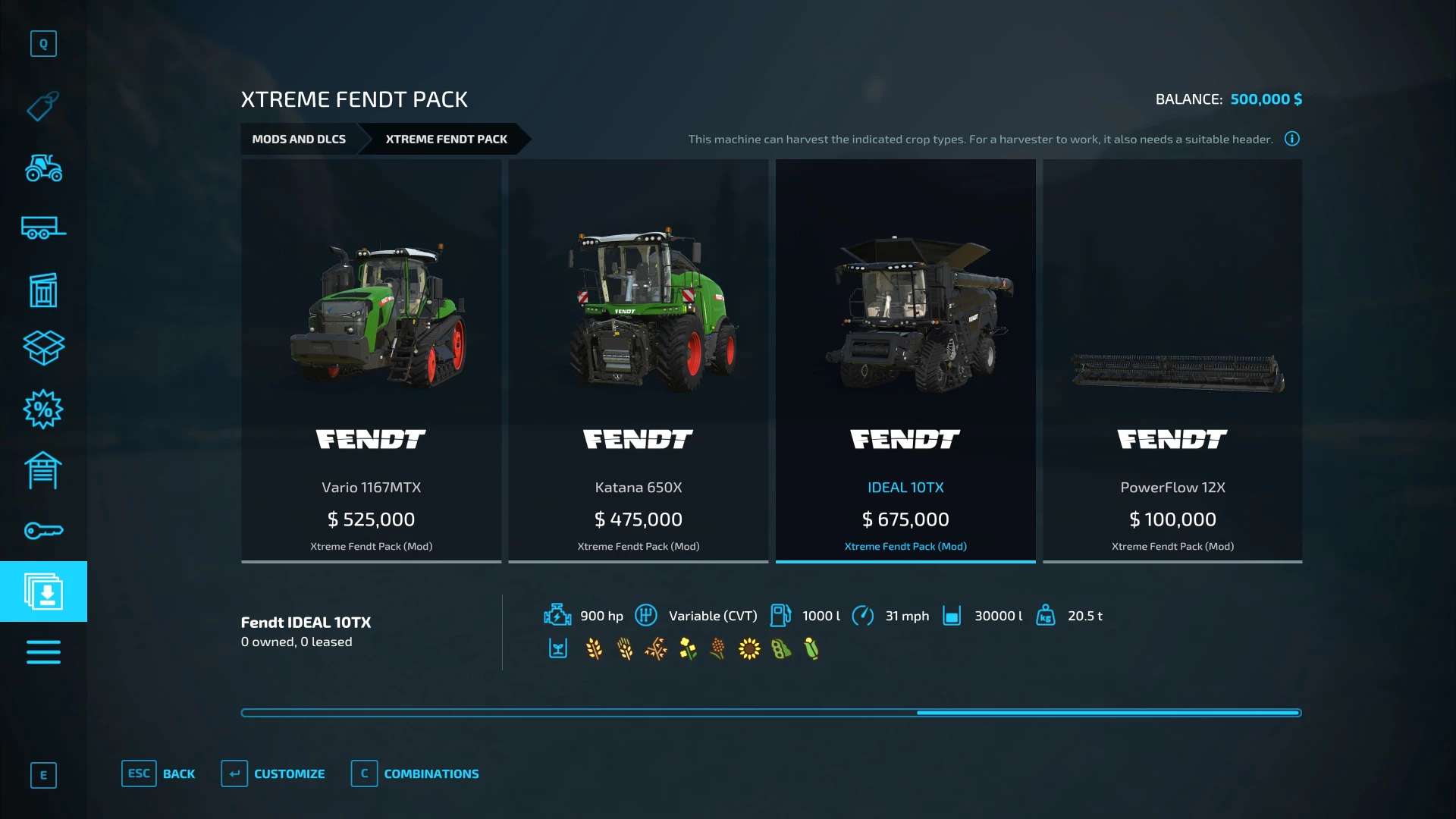Open the key leasing category
This screenshot has width=1456, height=819.
[x=43, y=531]
